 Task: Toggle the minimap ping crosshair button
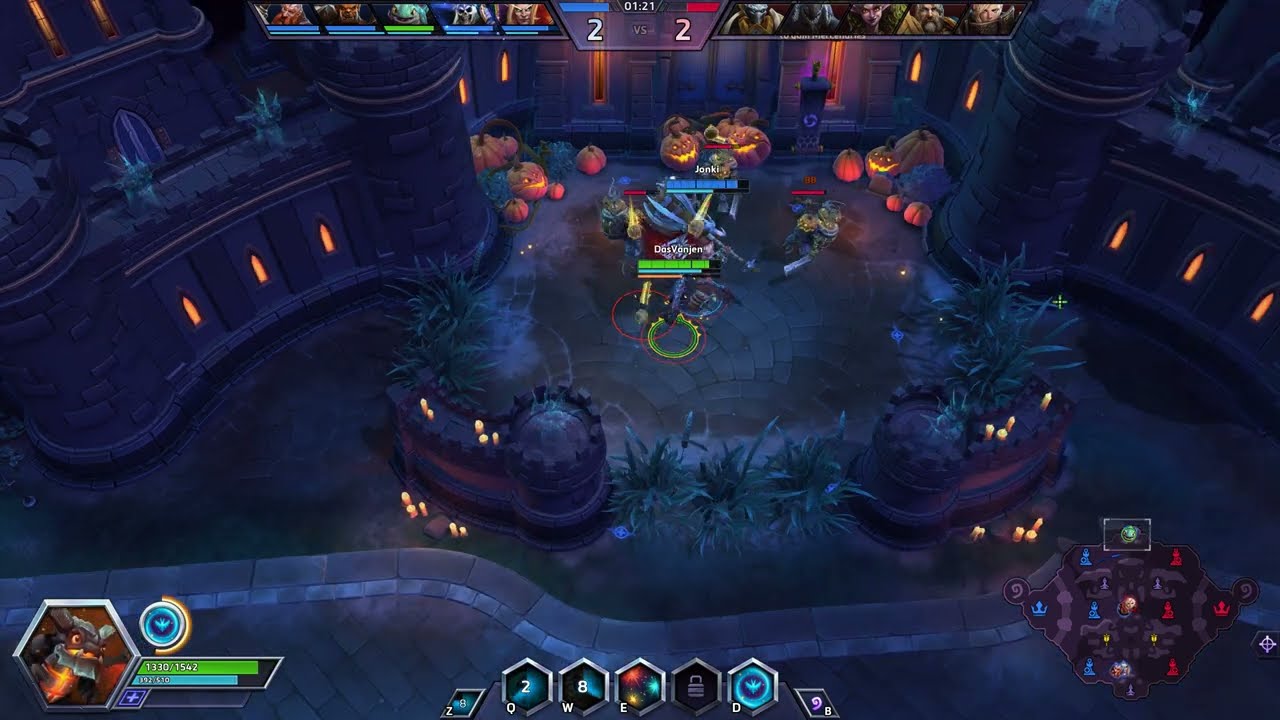pyautogui.click(x=1266, y=643)
